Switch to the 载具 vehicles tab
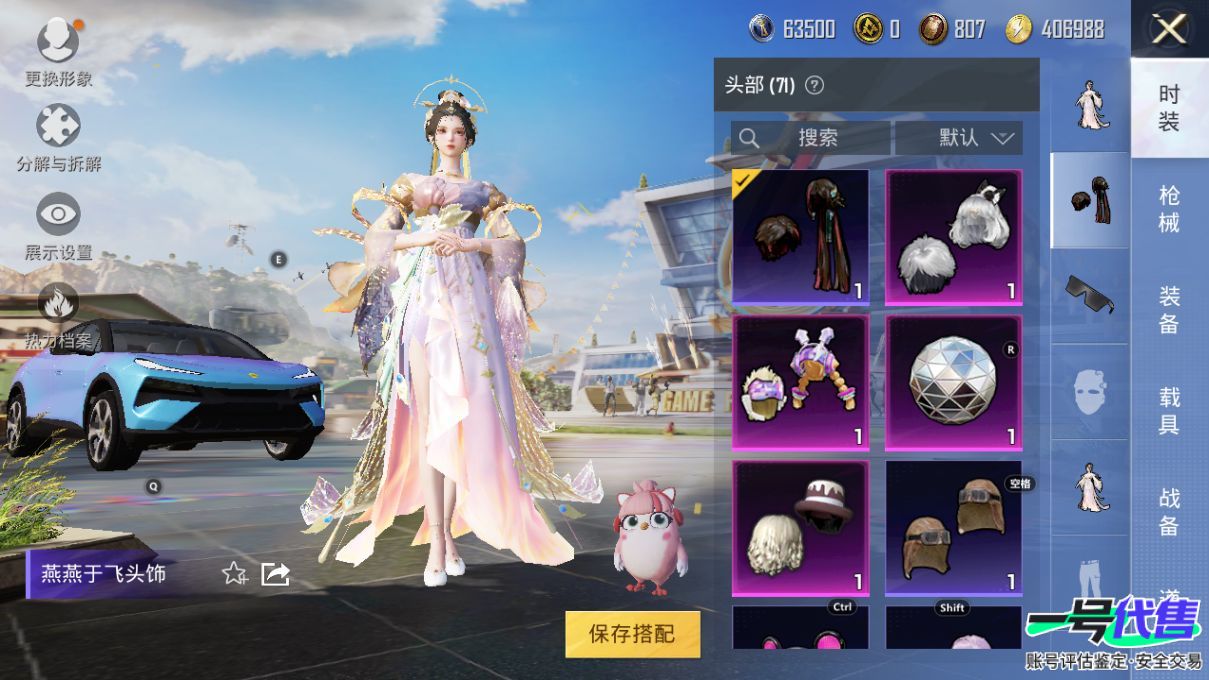This screenshot has height=680, width=1209. (1169, 410)
